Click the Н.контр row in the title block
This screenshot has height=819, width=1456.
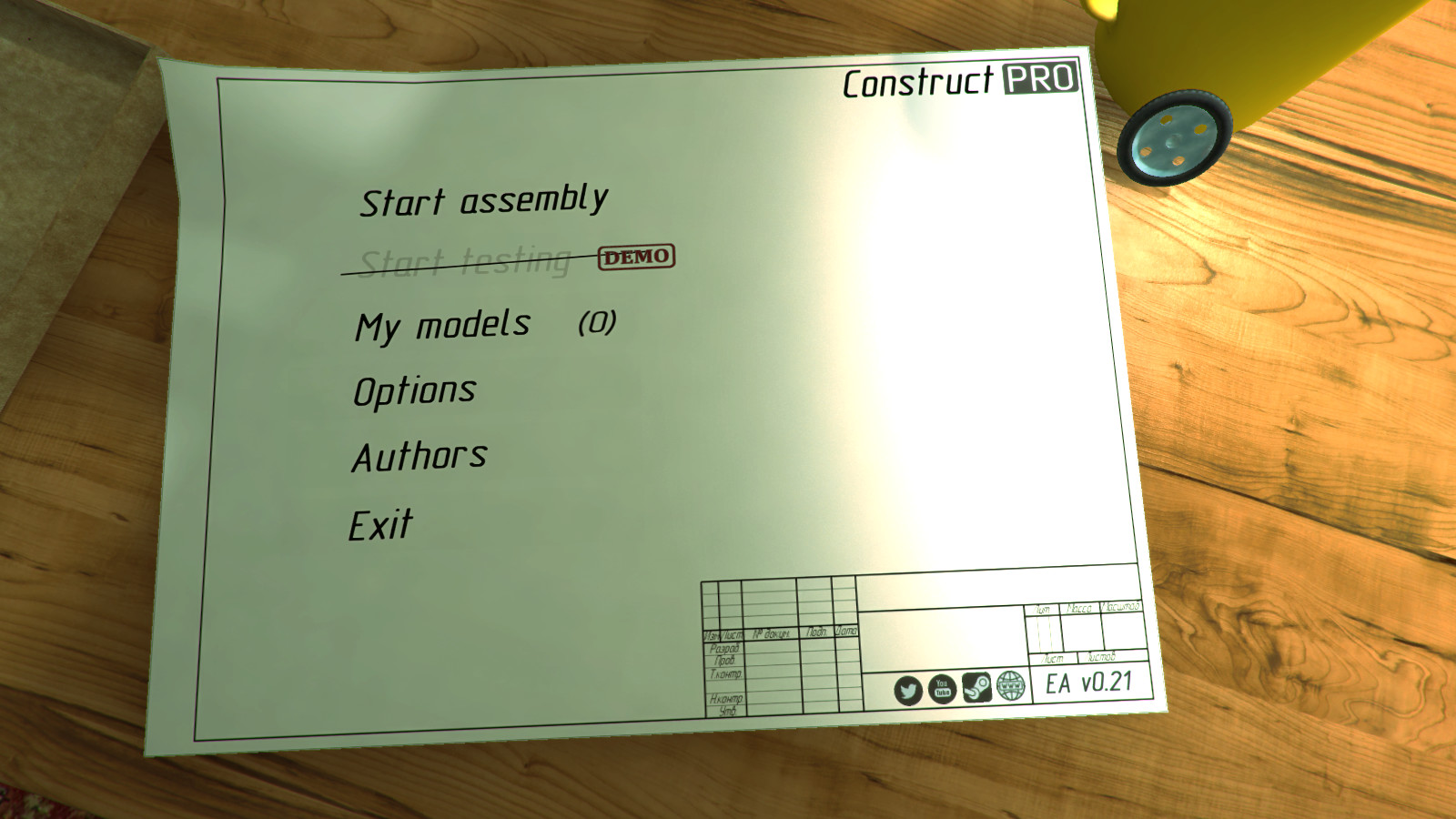click(x=725, y=699)
